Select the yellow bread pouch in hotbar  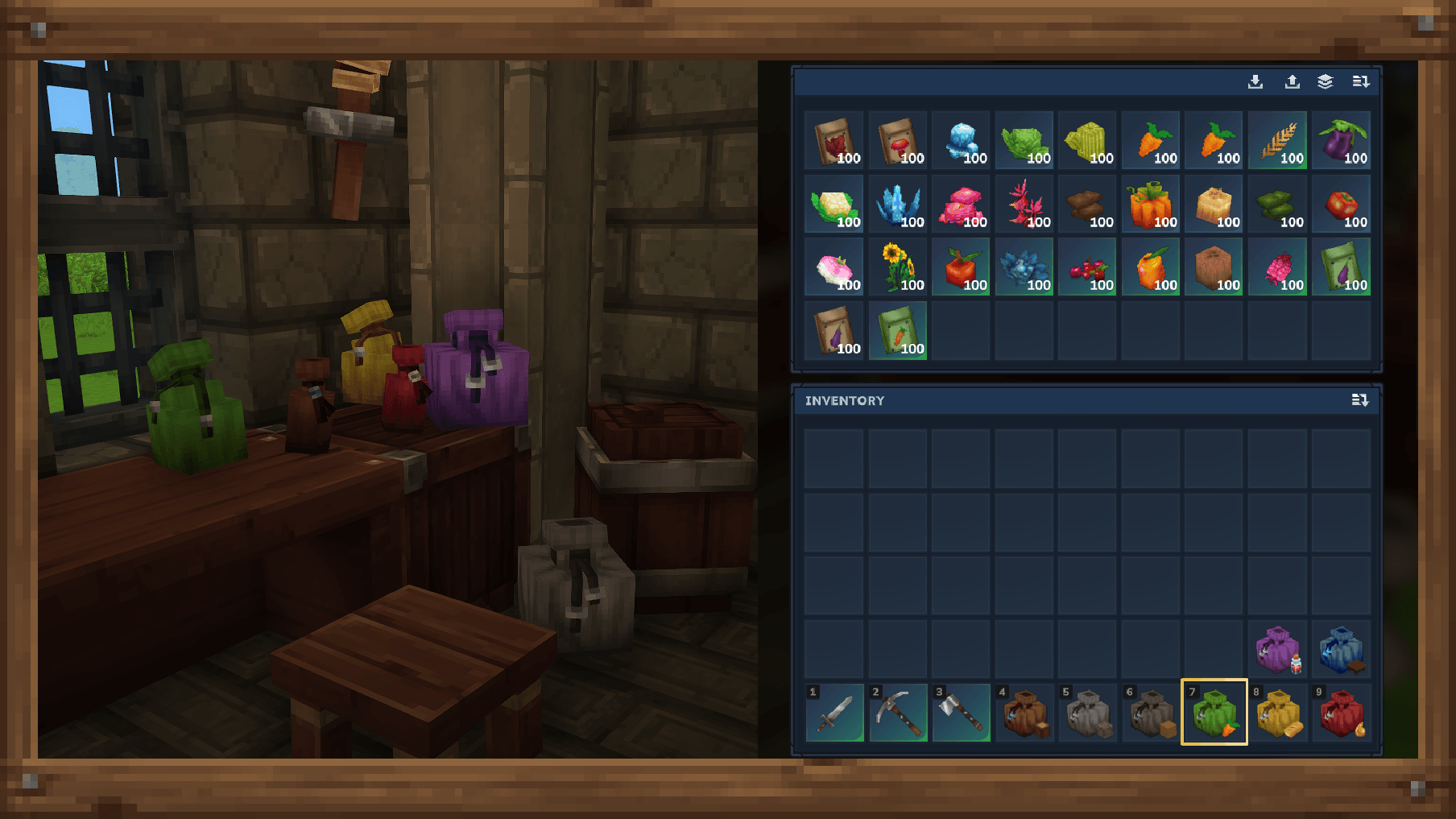pos(1277,713)
